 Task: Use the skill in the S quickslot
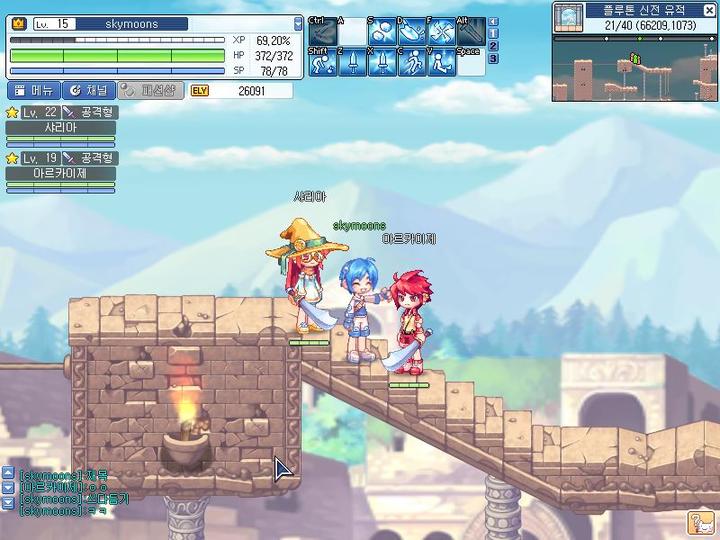click(x=382, y=31)
